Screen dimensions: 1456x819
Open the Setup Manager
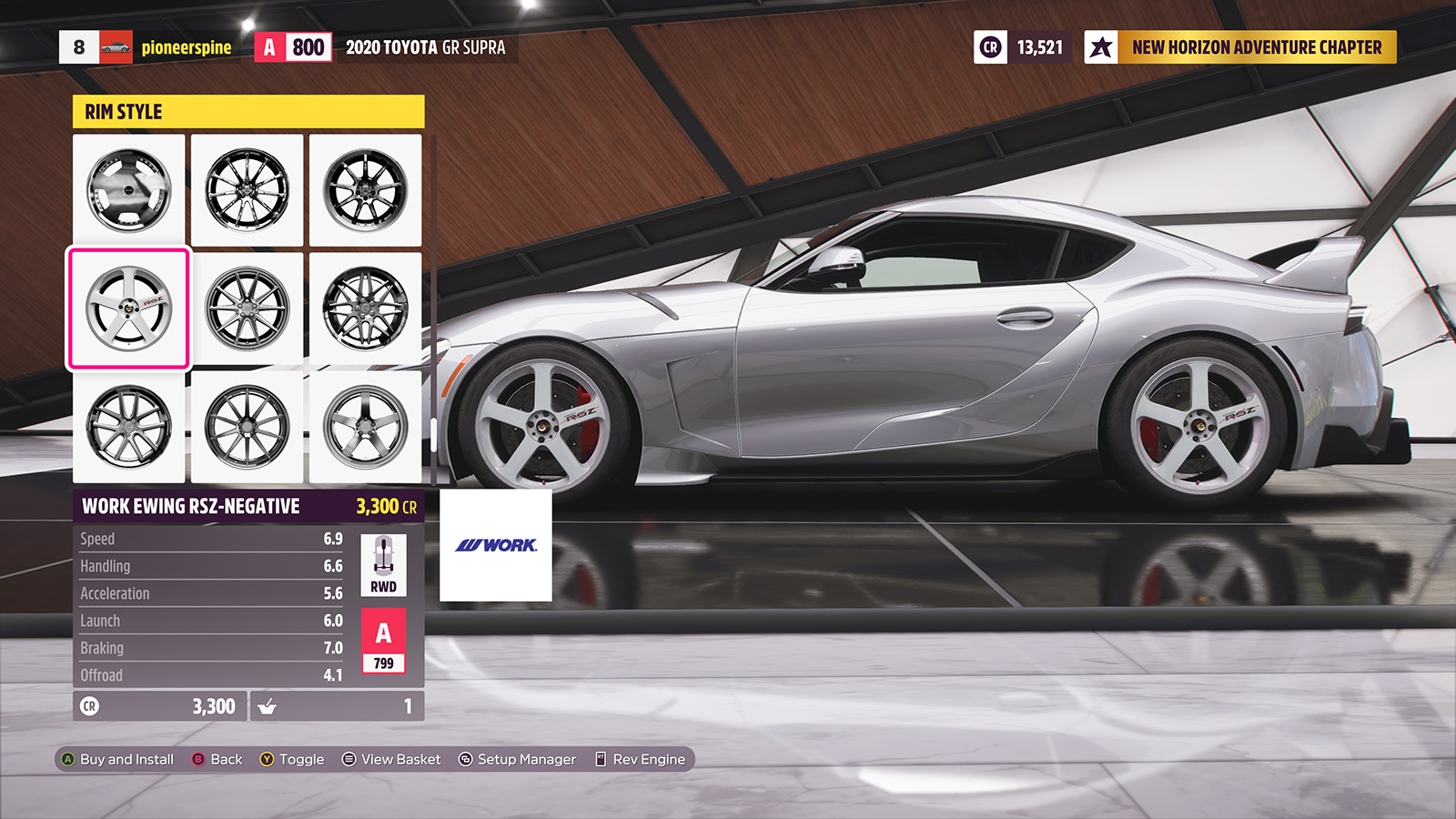point(517,759)
